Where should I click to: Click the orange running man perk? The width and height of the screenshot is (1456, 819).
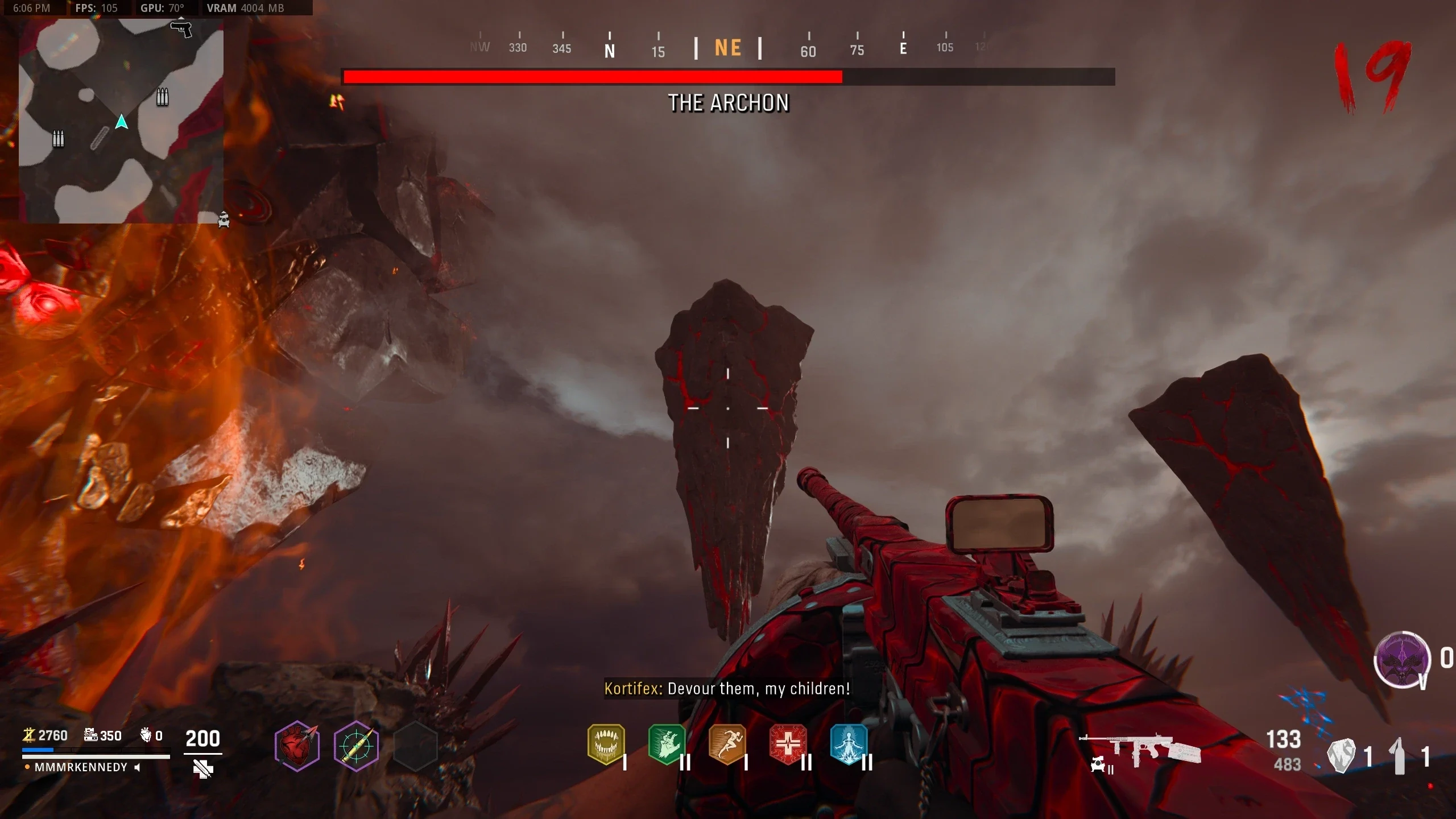point(727,744)
